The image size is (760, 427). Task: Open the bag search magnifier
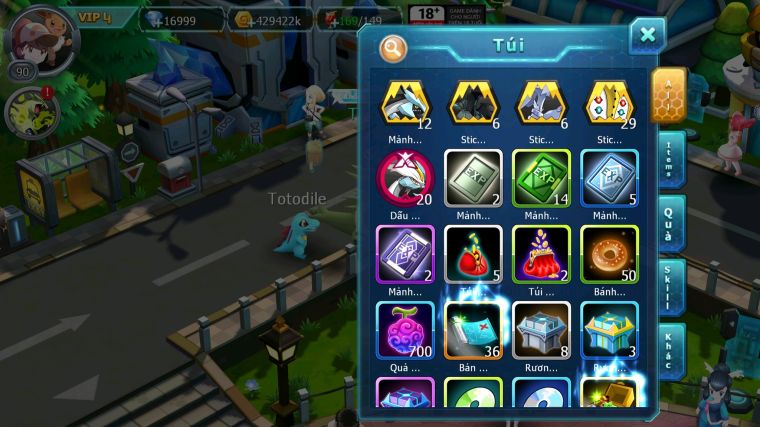click(x=395, y=47)
